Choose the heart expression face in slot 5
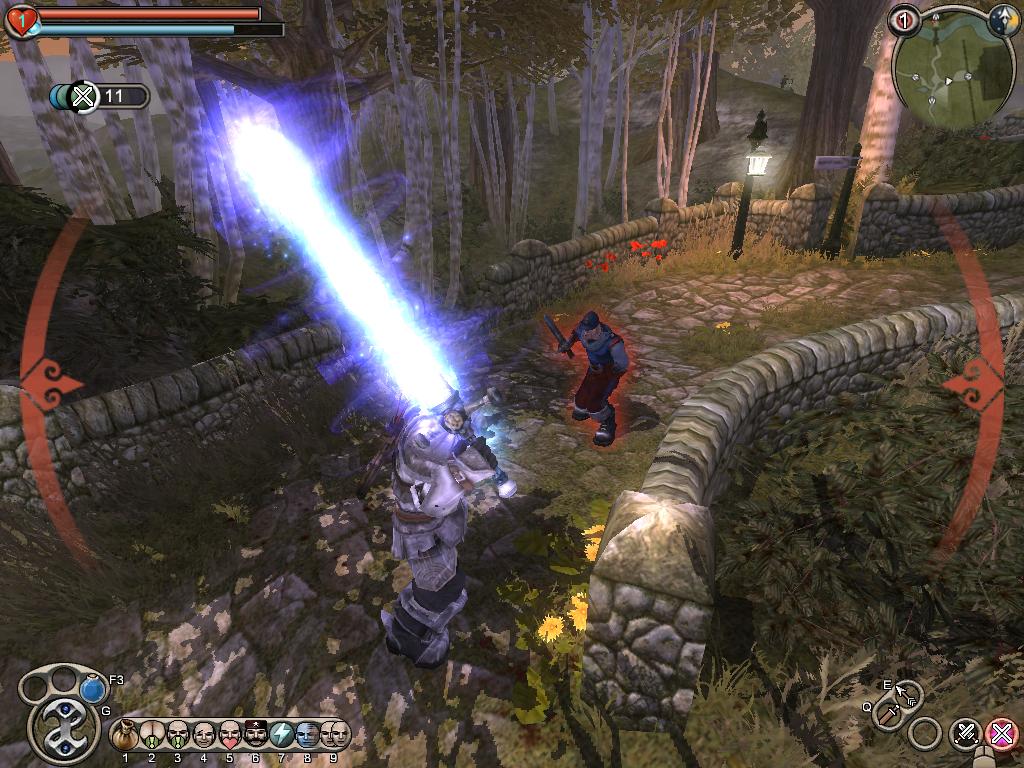 230,735
